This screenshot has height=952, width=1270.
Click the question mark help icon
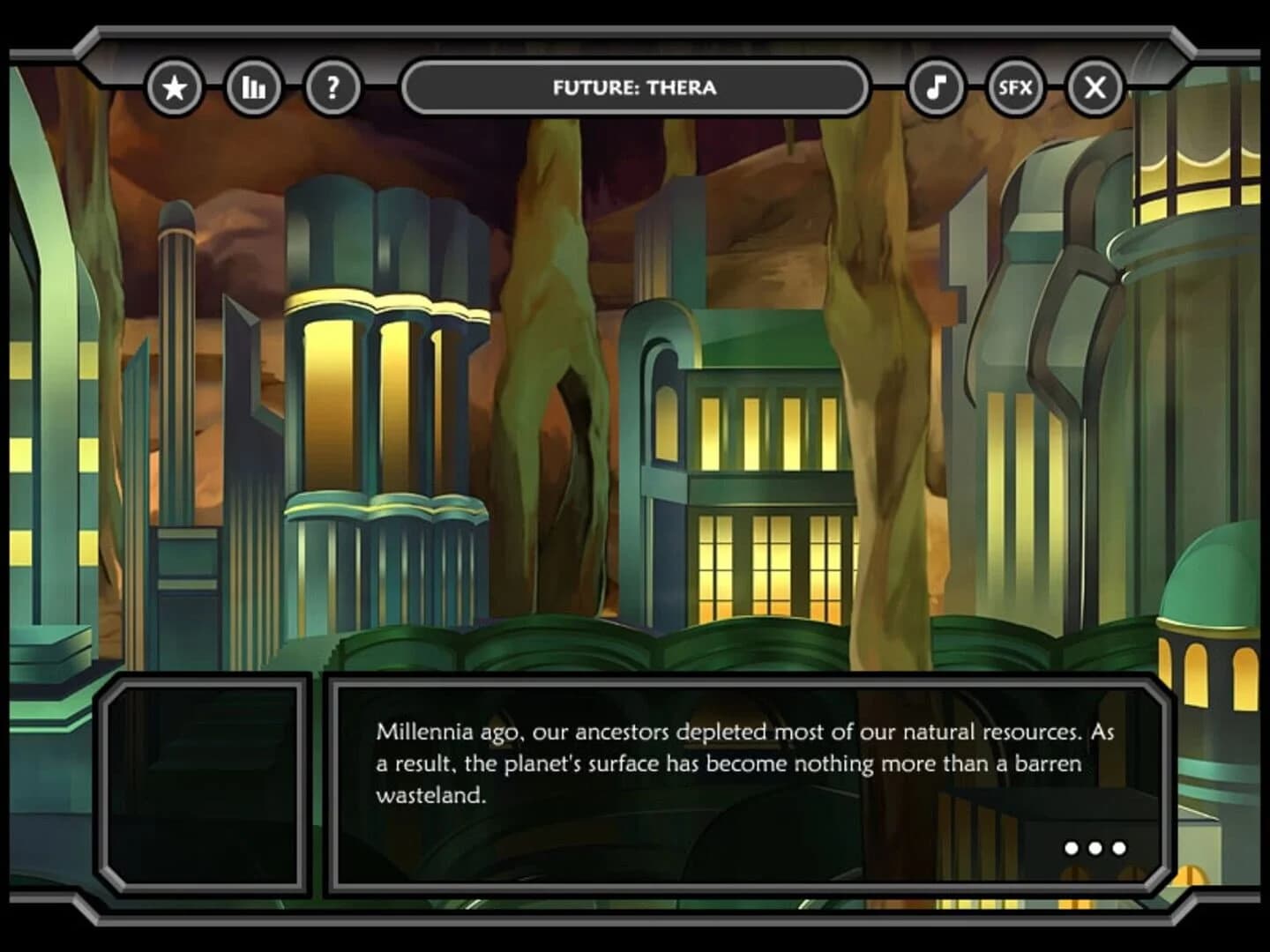pyautogui.click(x=332, y=87)
